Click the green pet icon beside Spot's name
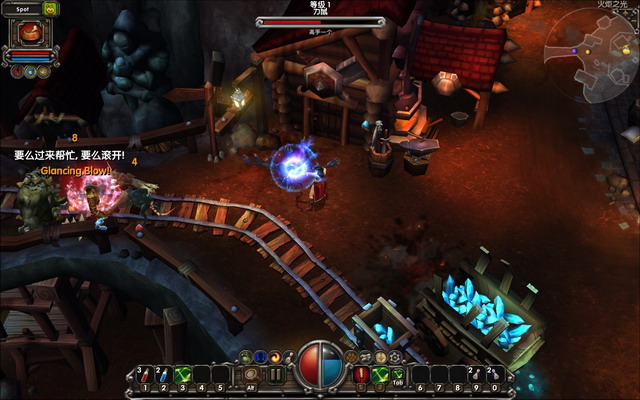Viewport: 640px width, 400px height. (50, 10)
